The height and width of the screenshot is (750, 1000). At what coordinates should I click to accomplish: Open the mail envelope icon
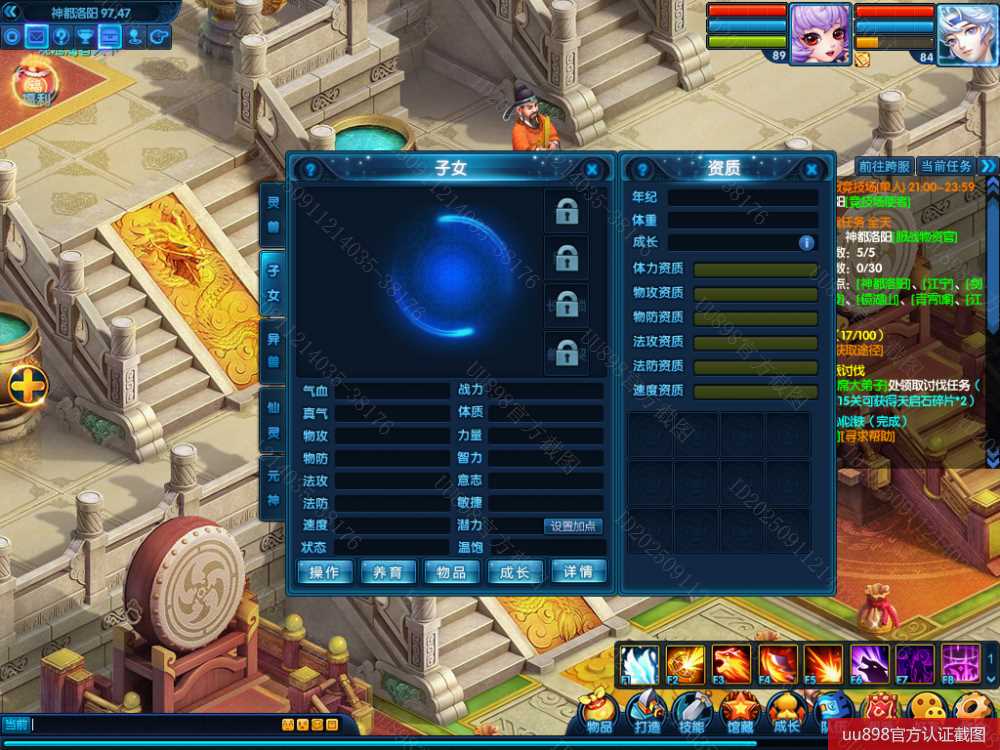click(x=37, y=37)
